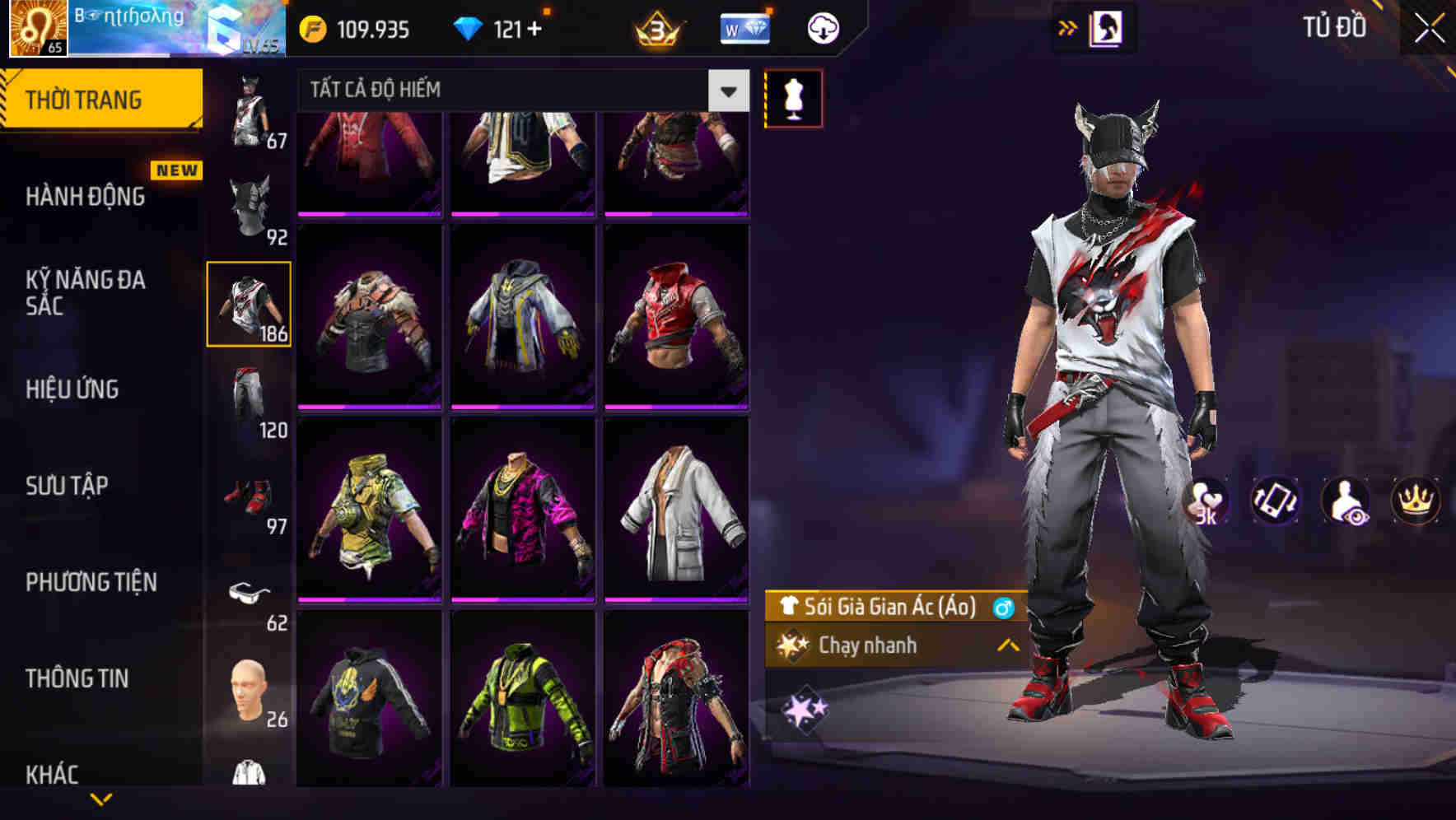This screenshot has height=820, width=1456.
Task: Click the double-arrow wardrobe share icon
Action: click(x=1069, y=26)
